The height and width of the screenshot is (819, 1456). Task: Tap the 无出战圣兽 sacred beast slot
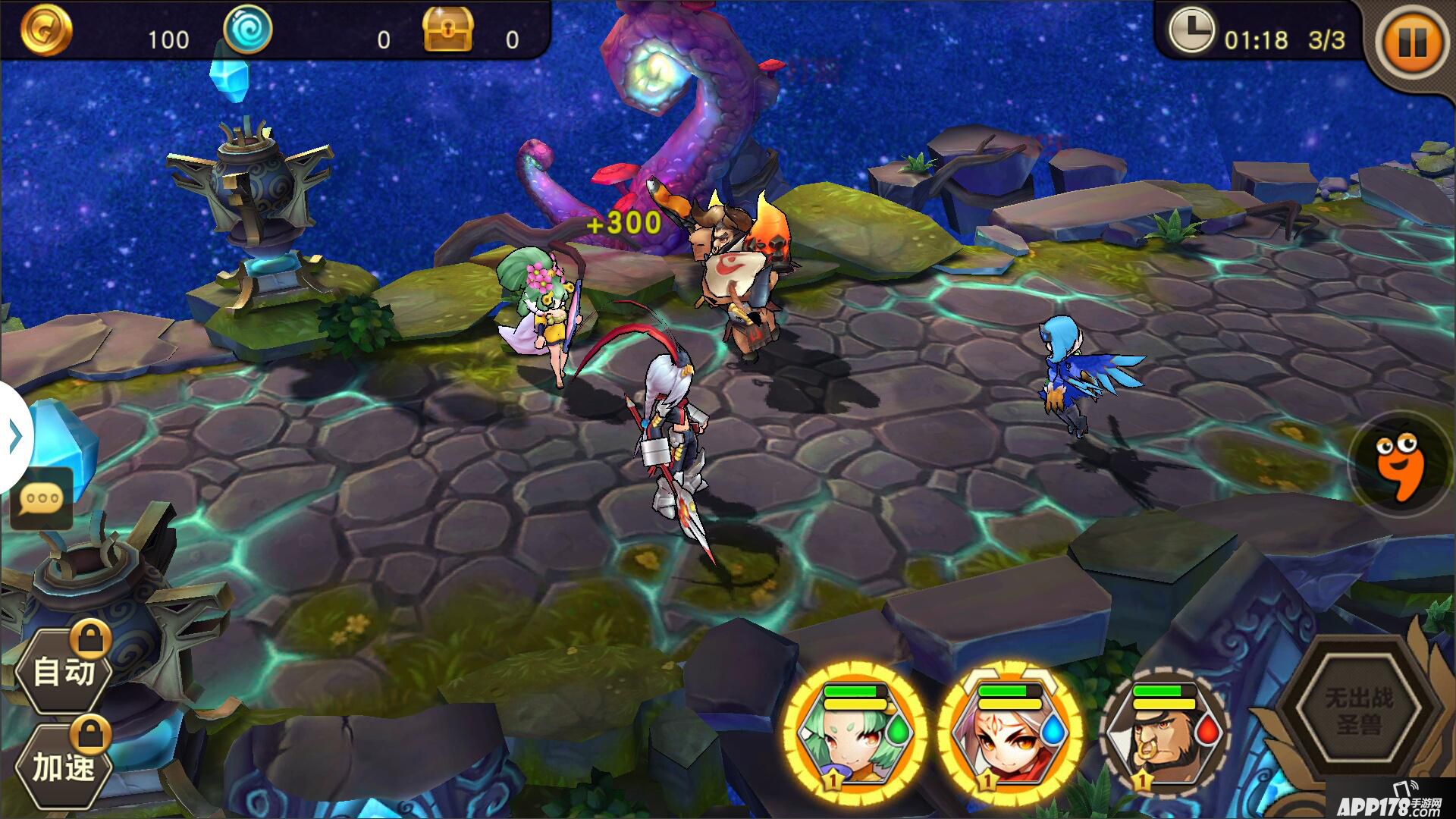1358,709
